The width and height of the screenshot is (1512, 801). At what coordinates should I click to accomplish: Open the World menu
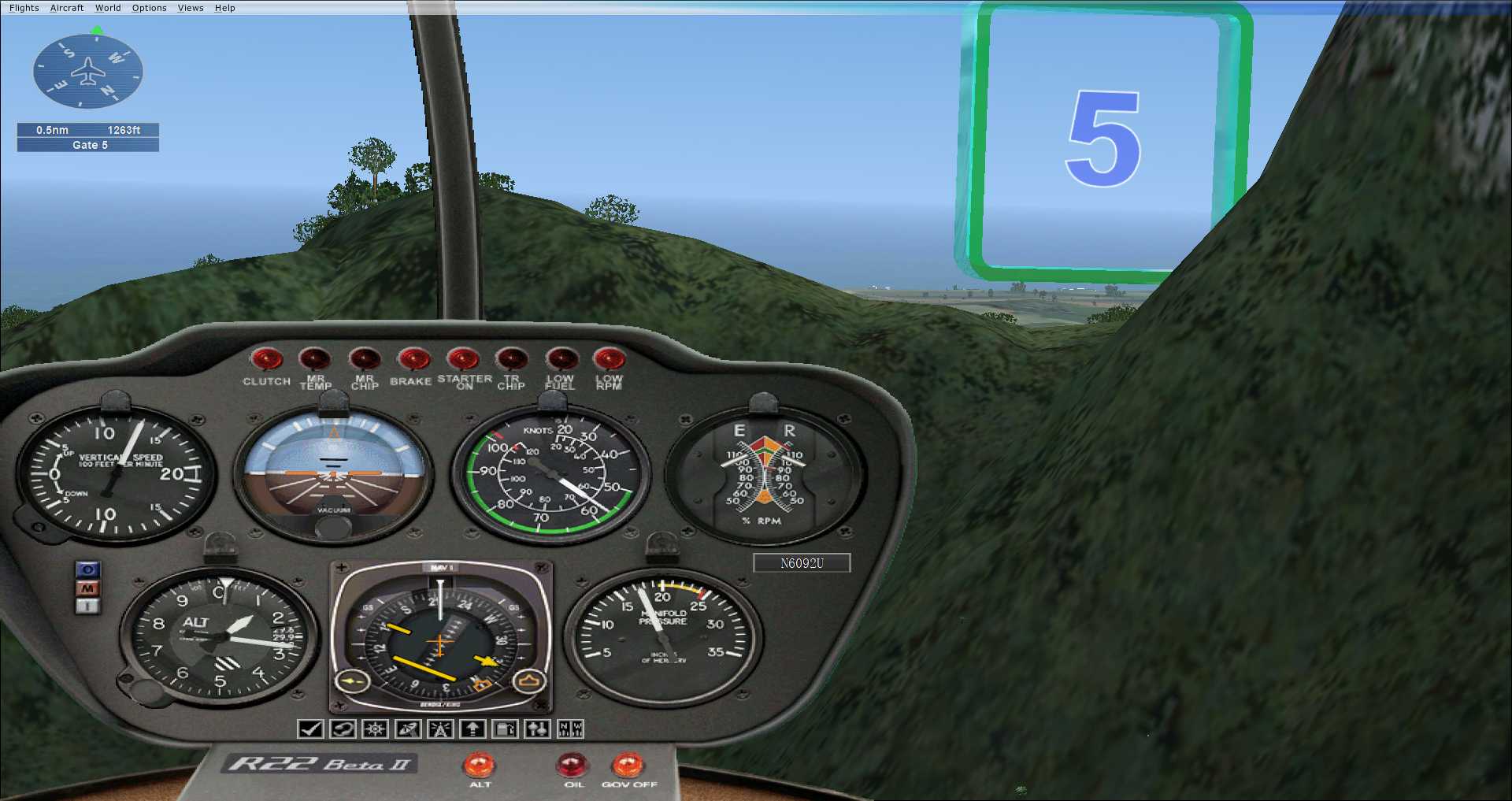point(108,8)
